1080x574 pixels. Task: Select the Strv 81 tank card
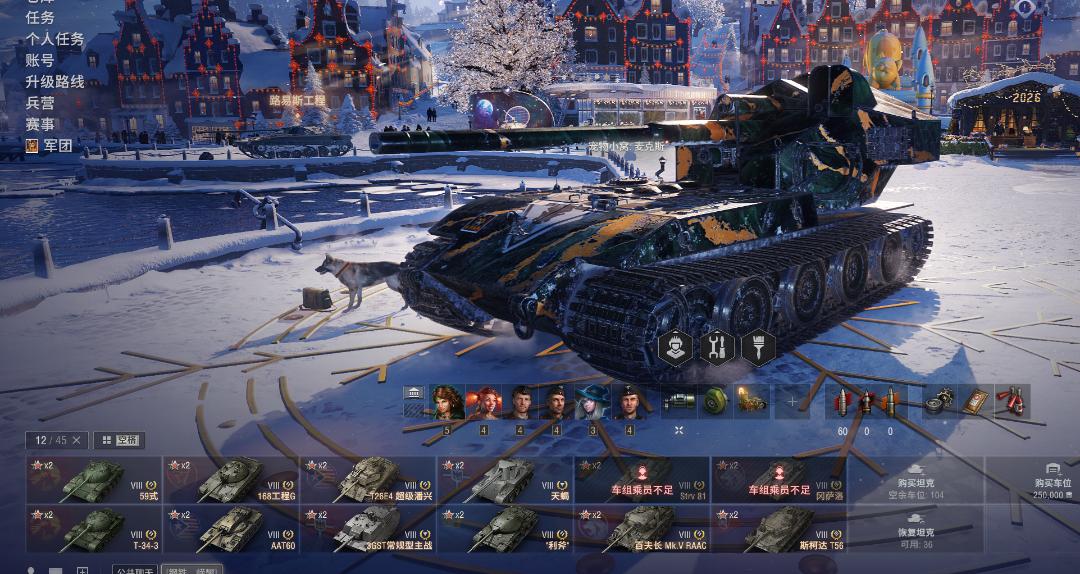pos(641,480)
